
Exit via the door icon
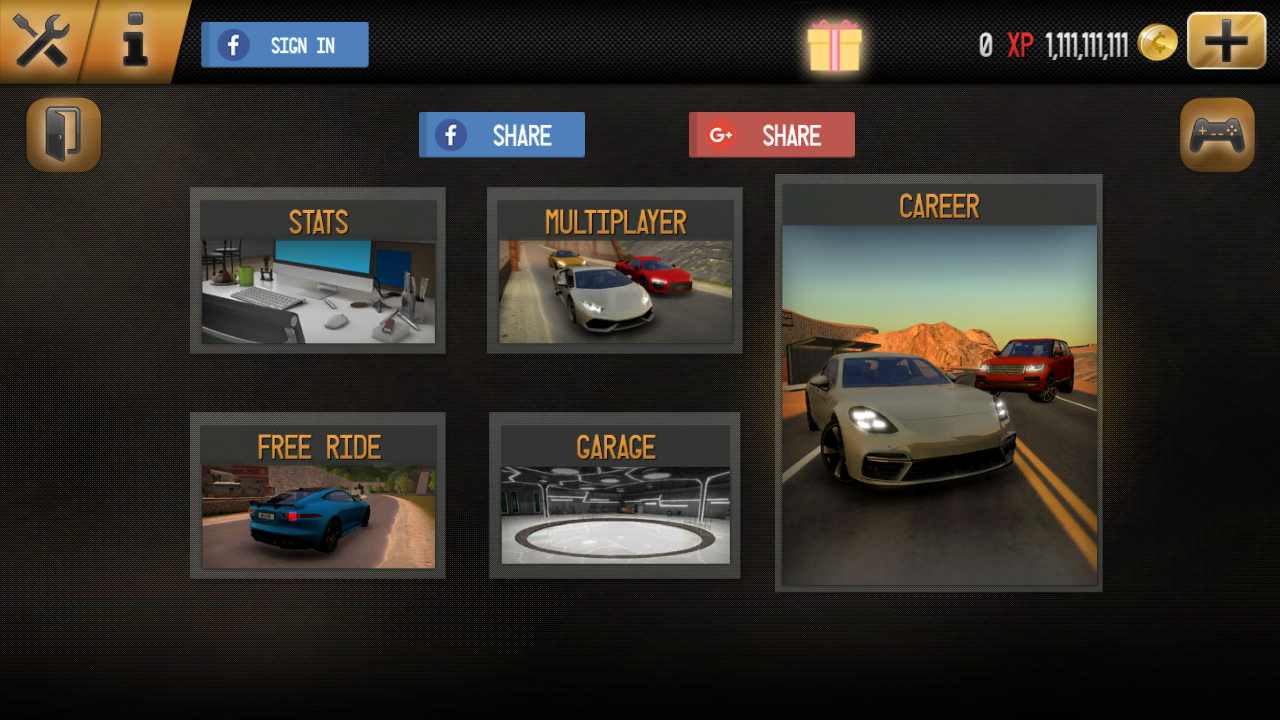pos(64,134)
